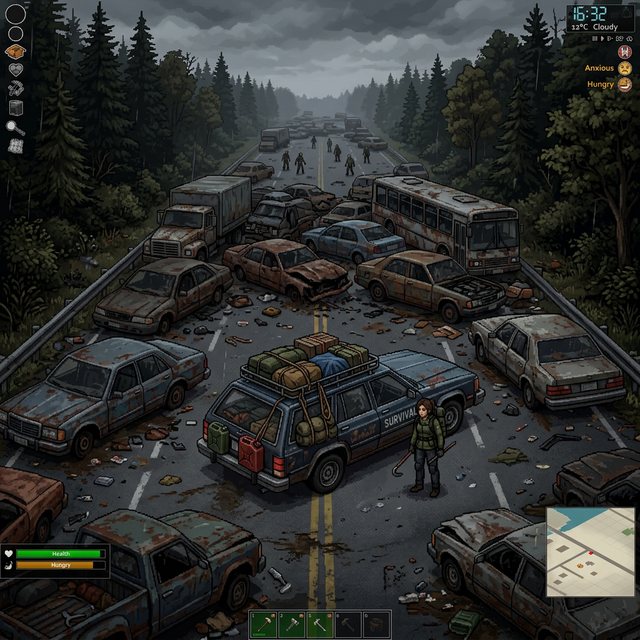Set game speed to normal play
This screenshot has width=640, height=640.
(603, 38)
